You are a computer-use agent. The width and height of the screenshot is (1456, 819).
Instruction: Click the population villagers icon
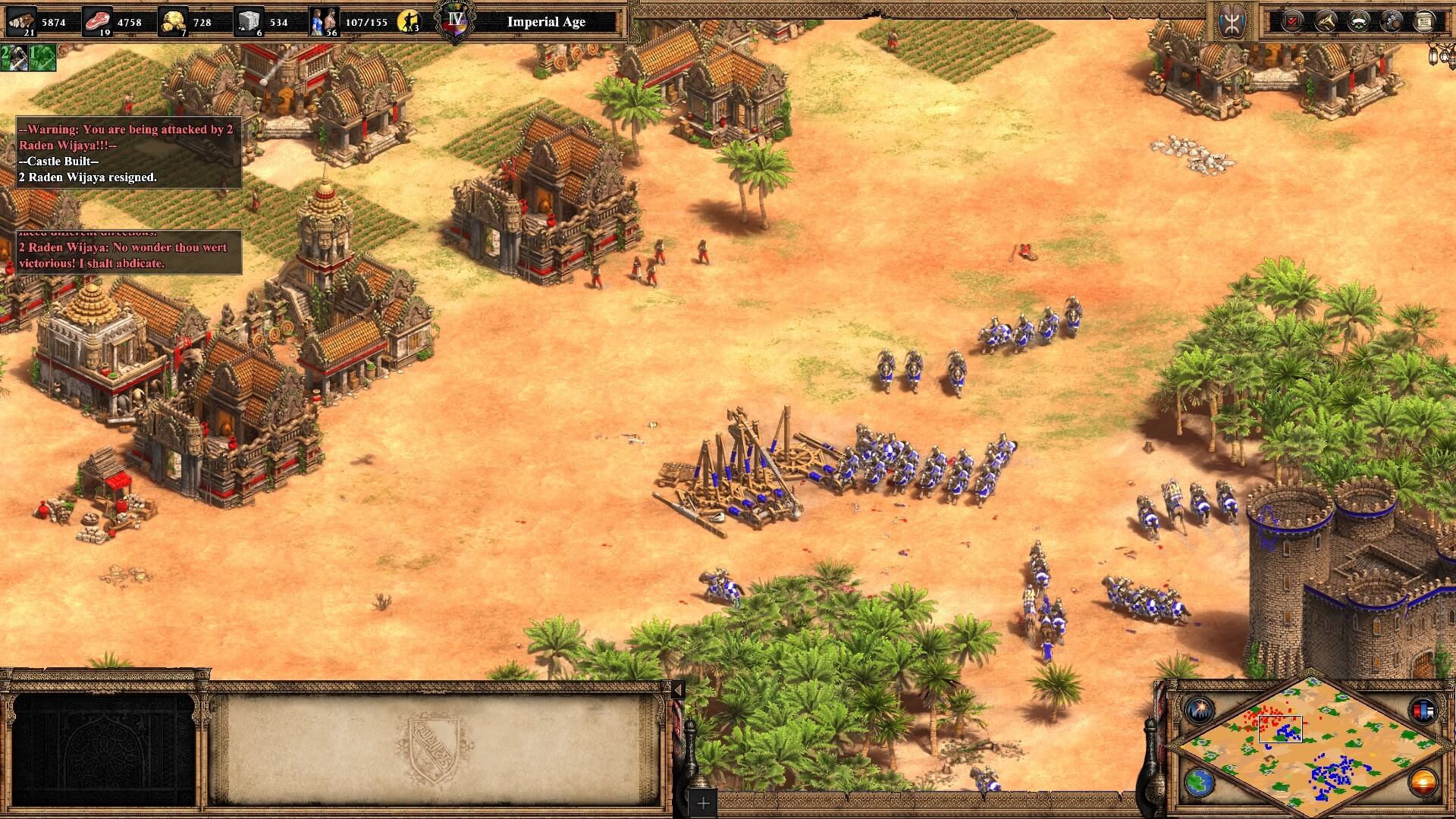324,21
